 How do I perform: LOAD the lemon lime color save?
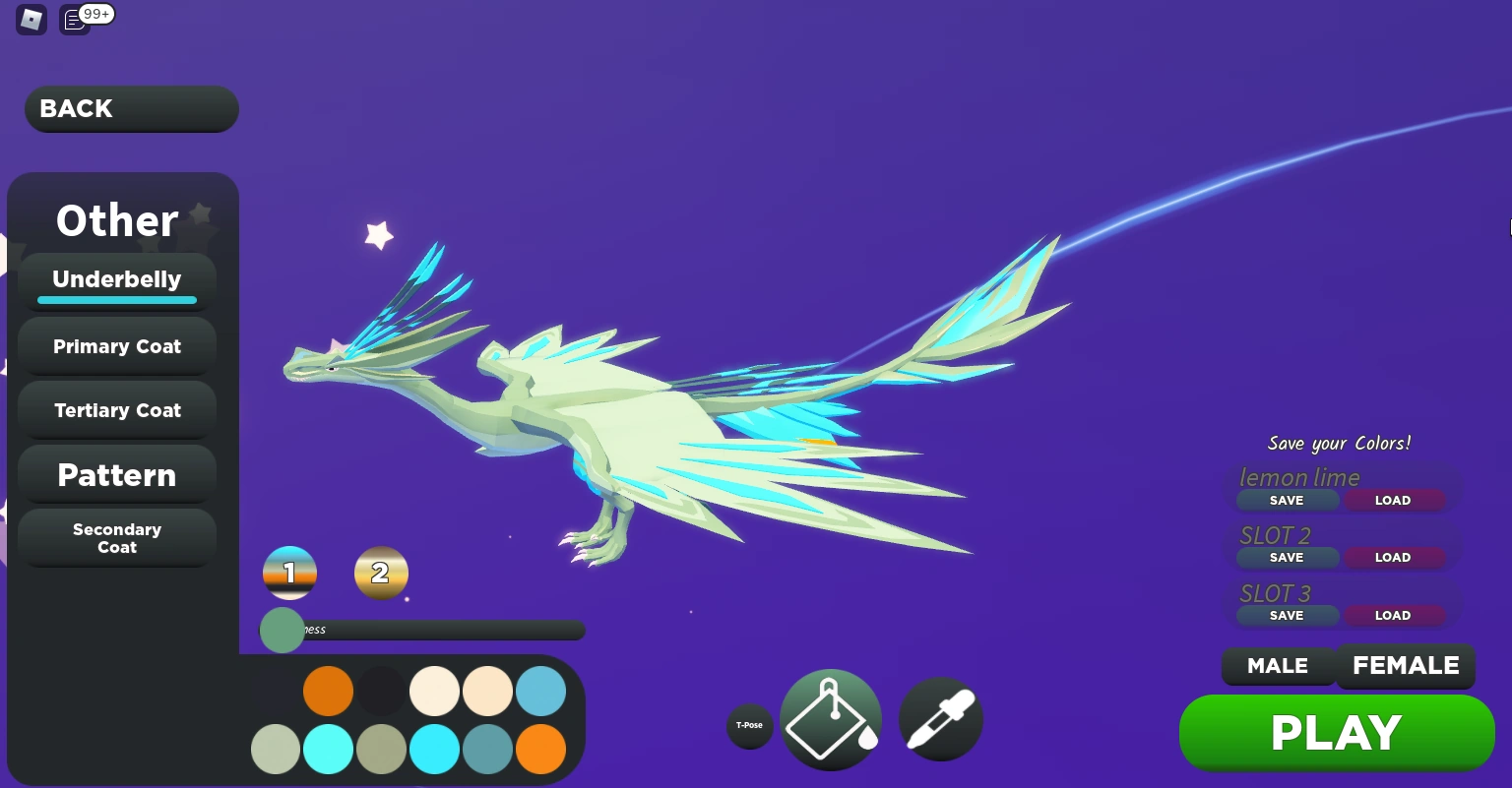point(1393,500)
